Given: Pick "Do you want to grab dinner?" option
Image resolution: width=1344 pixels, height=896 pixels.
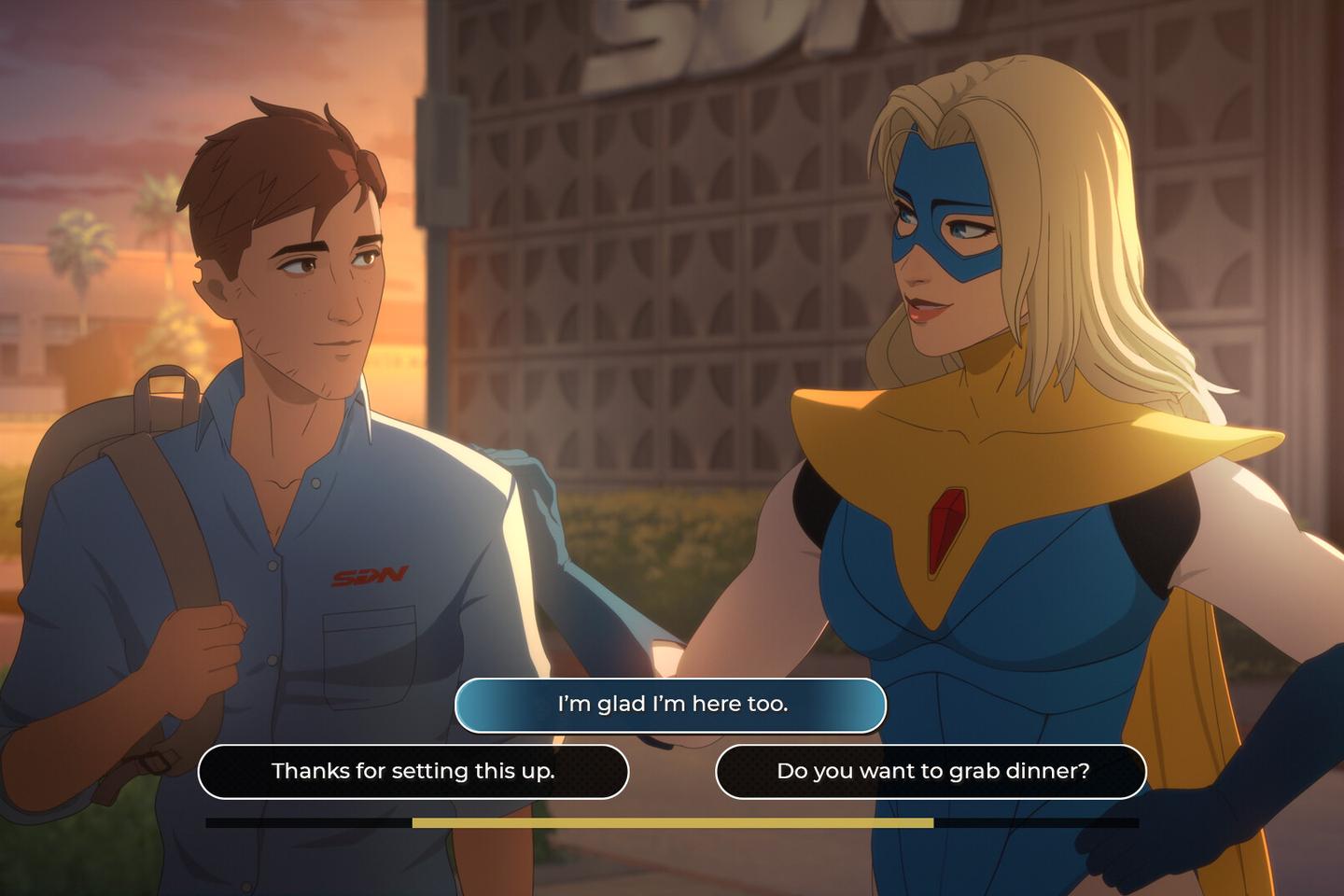Looking at the screenshot, I should click(x=931, y=772).
